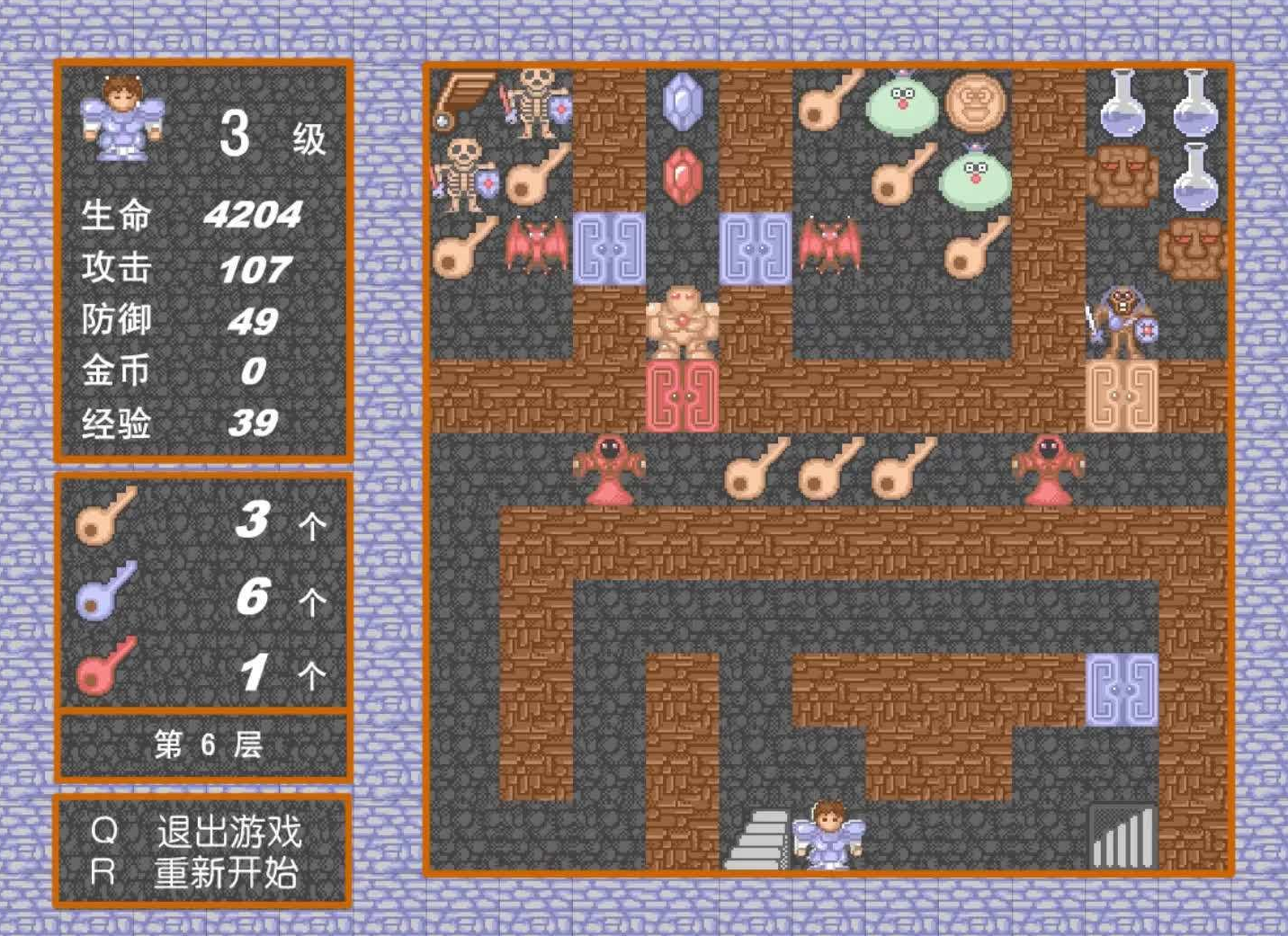Image resolution: width=1288 pixels, height=936 pixels.
Task: Open the red door below the golem
Action: pyautogui.click(x=684, y=393)
